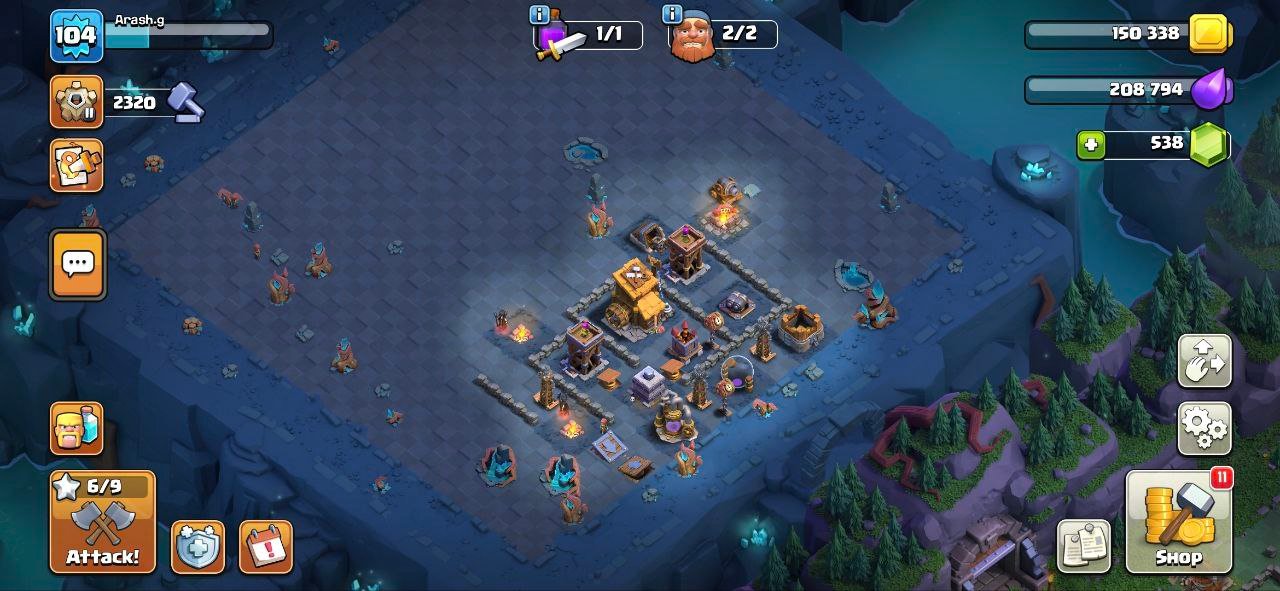Image resolution: width=1280 pixels, height=591 pixels.
Task: Open the settings gears
Action: 1204,428
